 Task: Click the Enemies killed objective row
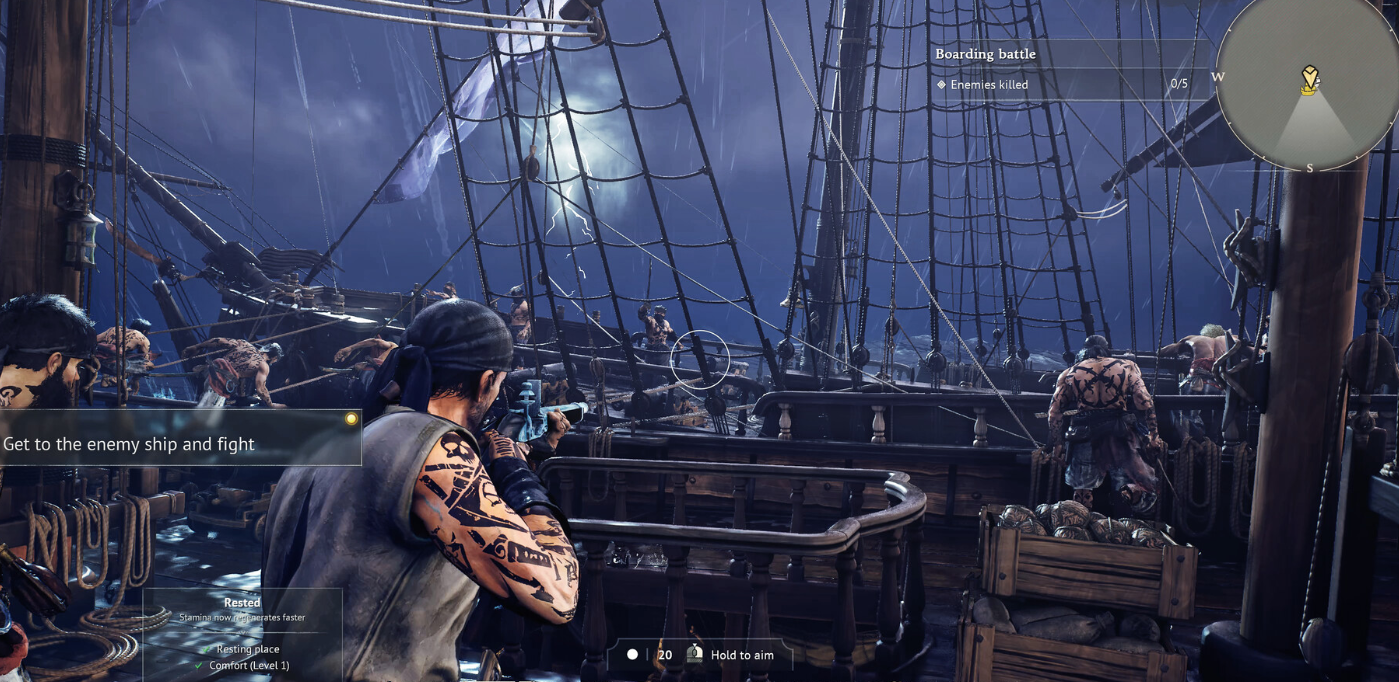point(1060,85)
